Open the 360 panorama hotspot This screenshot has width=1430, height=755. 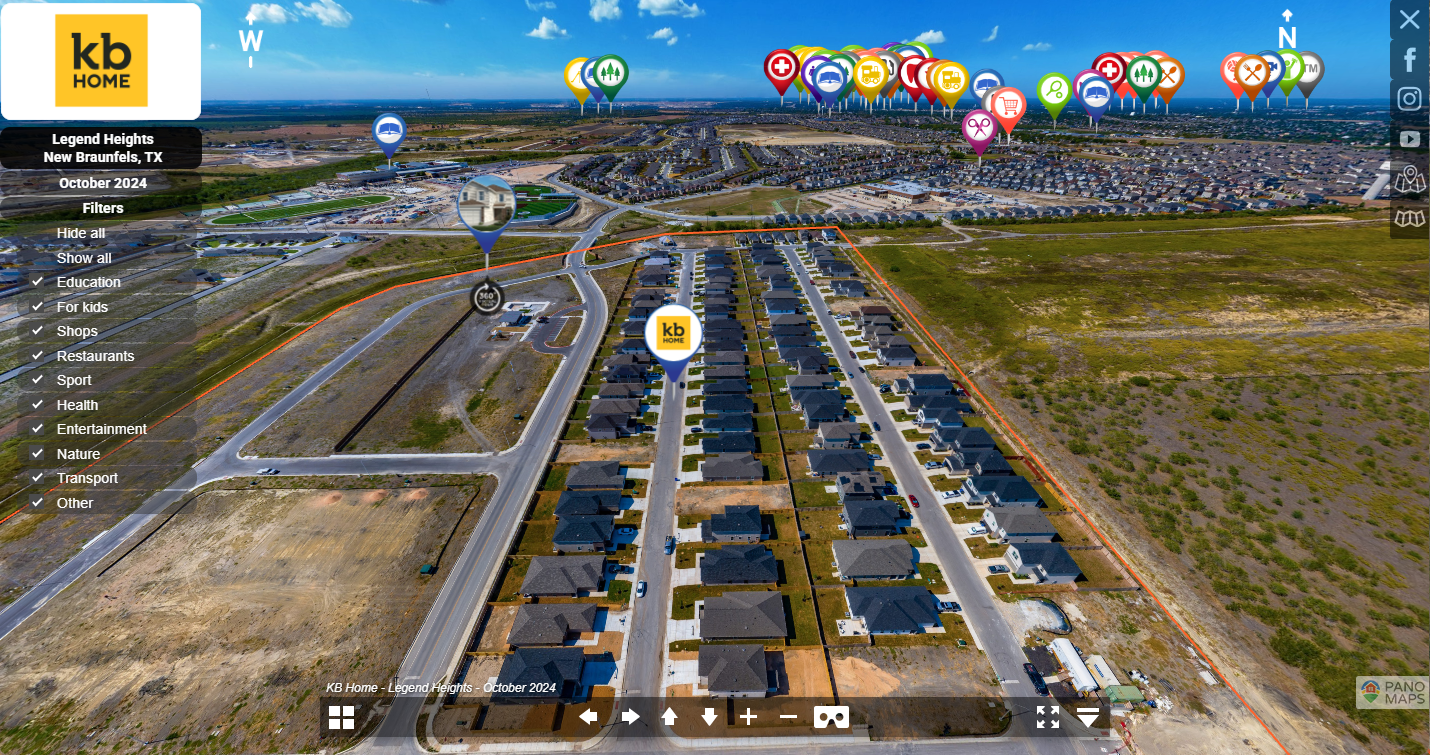click(x=487, y=297)
